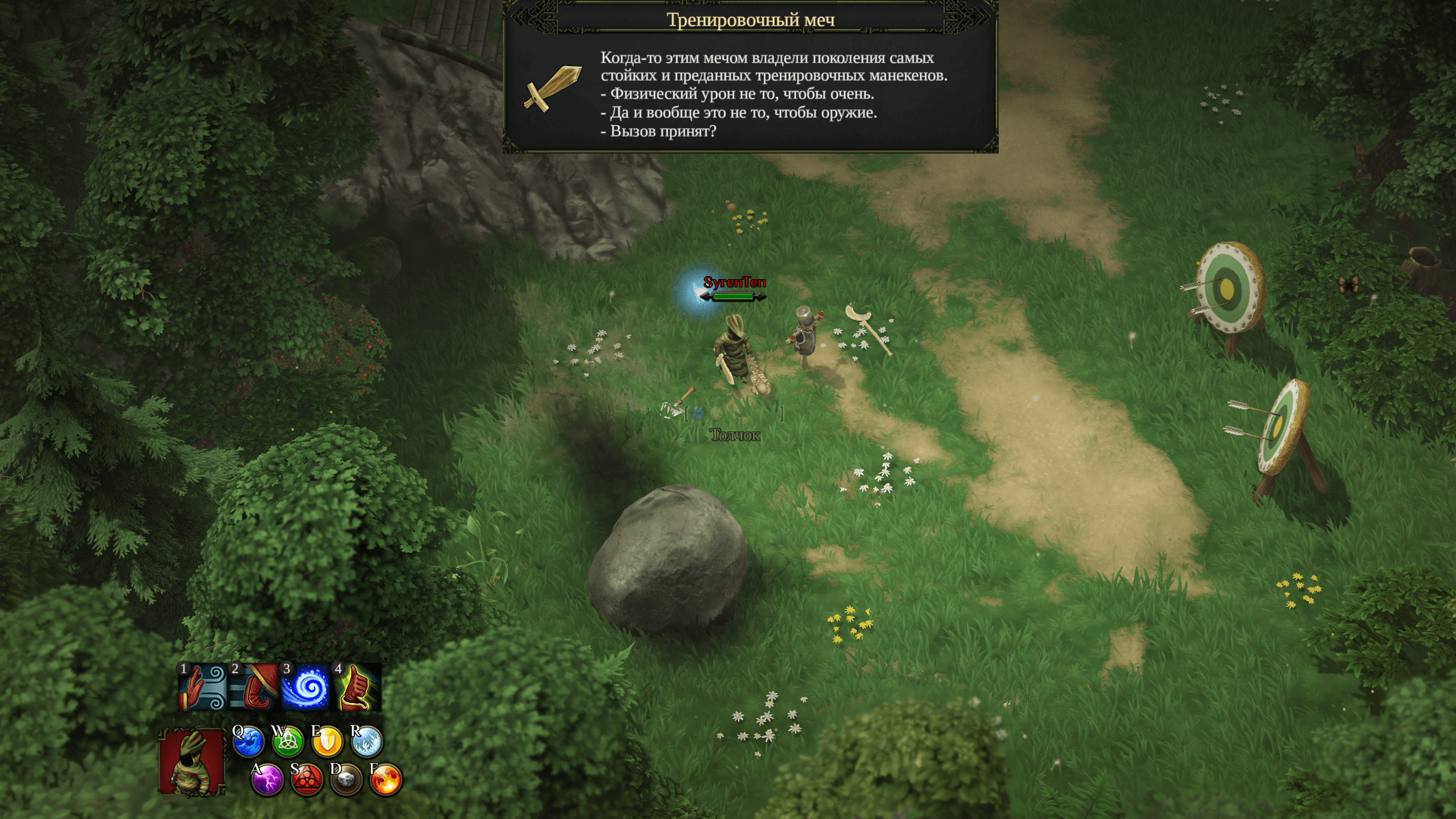
Task: Choose the green life element orb
Action: point(287,742)
